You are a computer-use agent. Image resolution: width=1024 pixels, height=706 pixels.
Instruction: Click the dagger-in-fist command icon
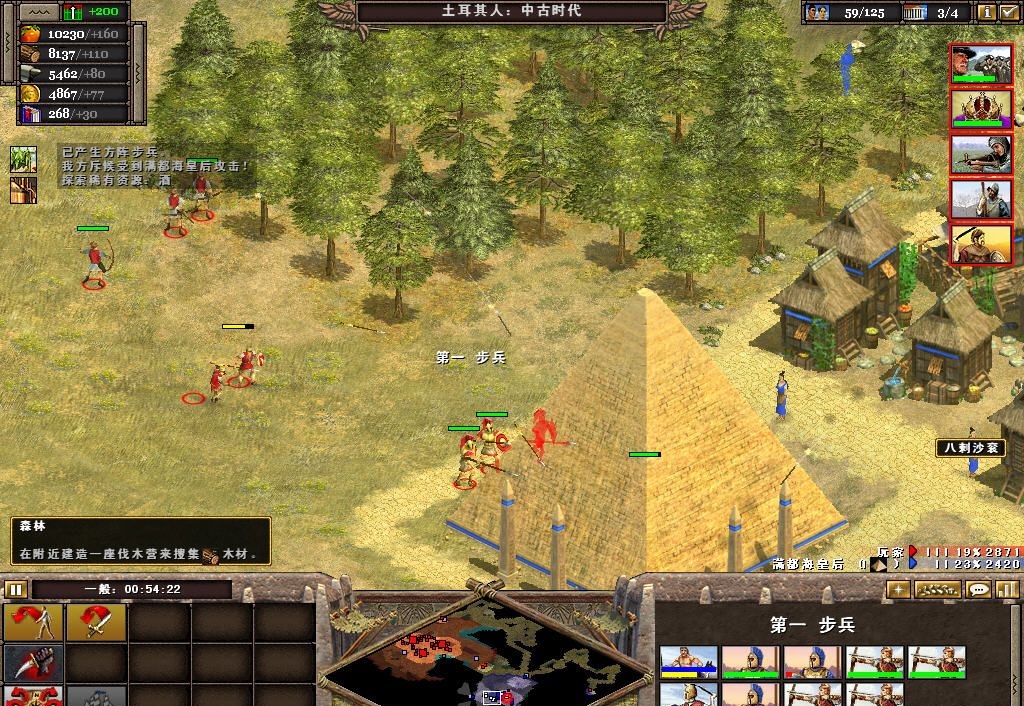point(33,662)
